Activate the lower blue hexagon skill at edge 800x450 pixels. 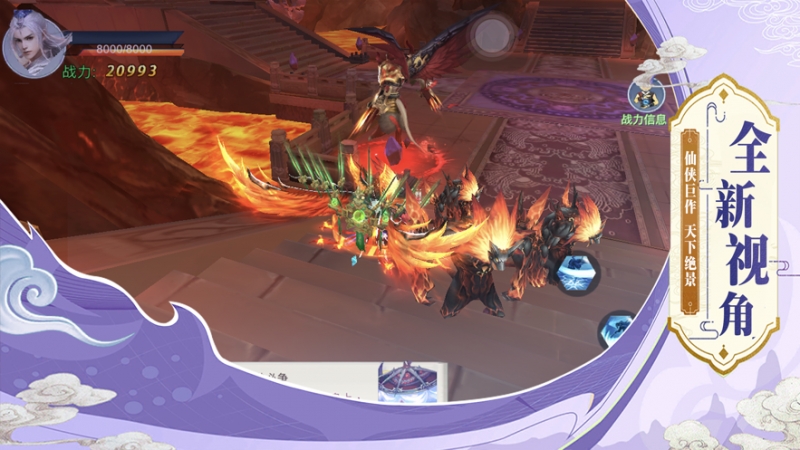click(615, 328)
